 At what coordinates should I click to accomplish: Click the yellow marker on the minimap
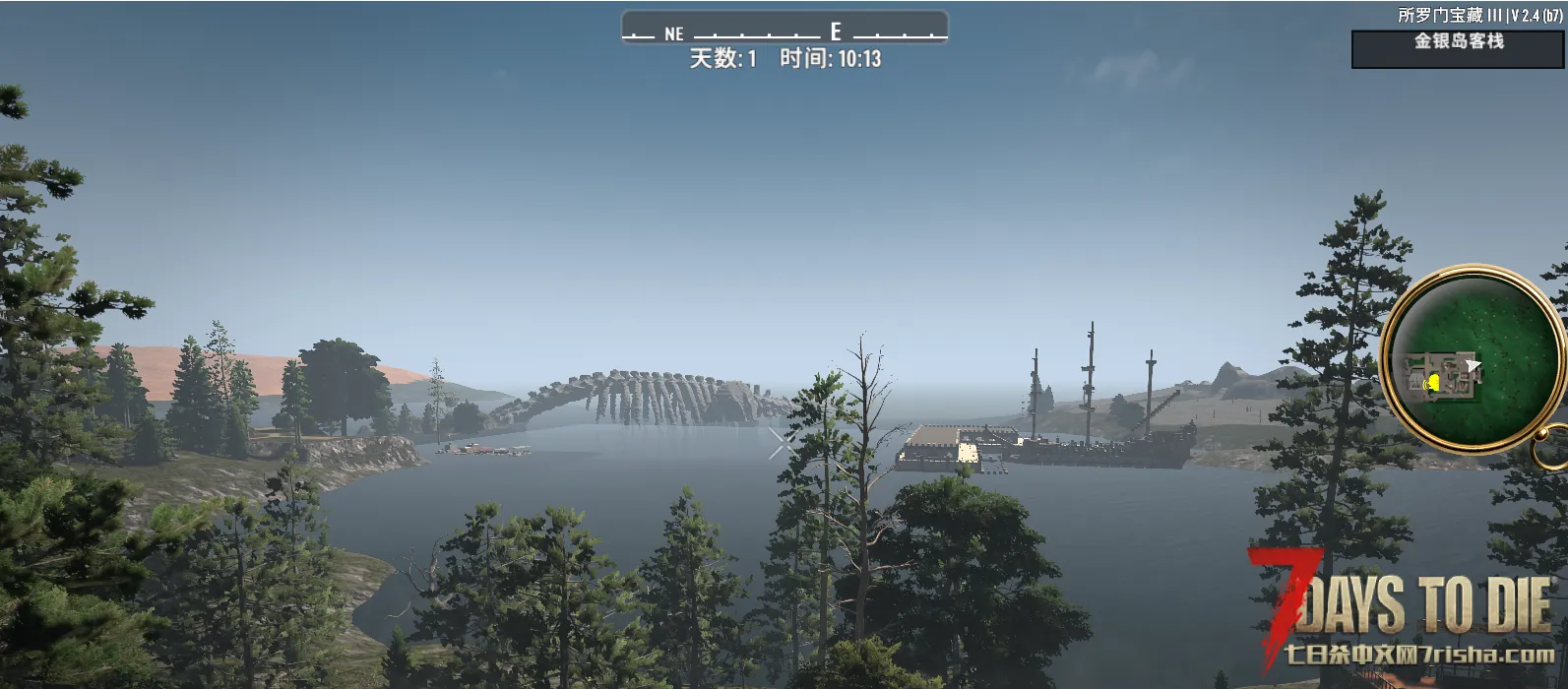click(1433, 382)
